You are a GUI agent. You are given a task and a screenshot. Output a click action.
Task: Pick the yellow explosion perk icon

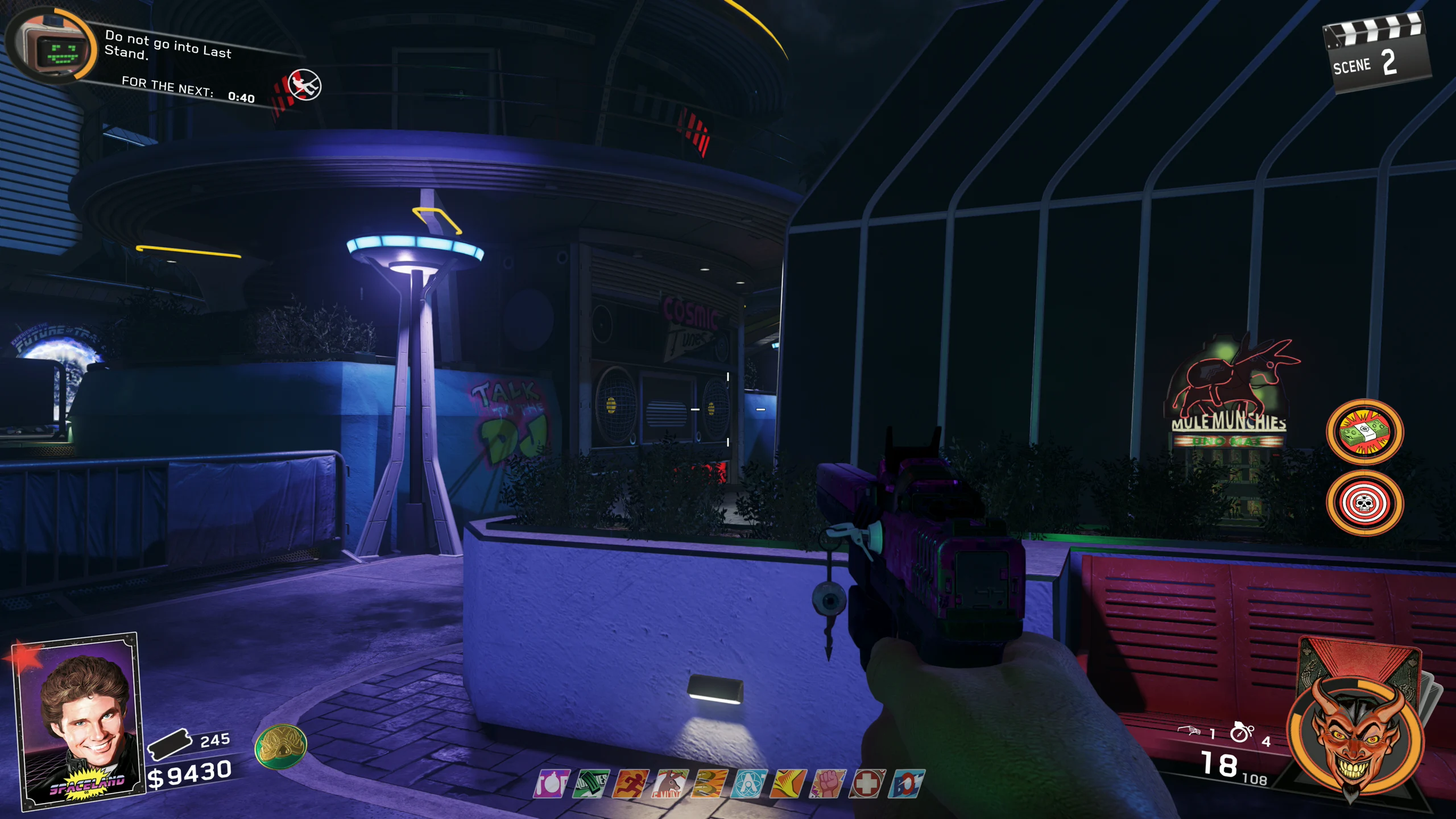[788, 784]
